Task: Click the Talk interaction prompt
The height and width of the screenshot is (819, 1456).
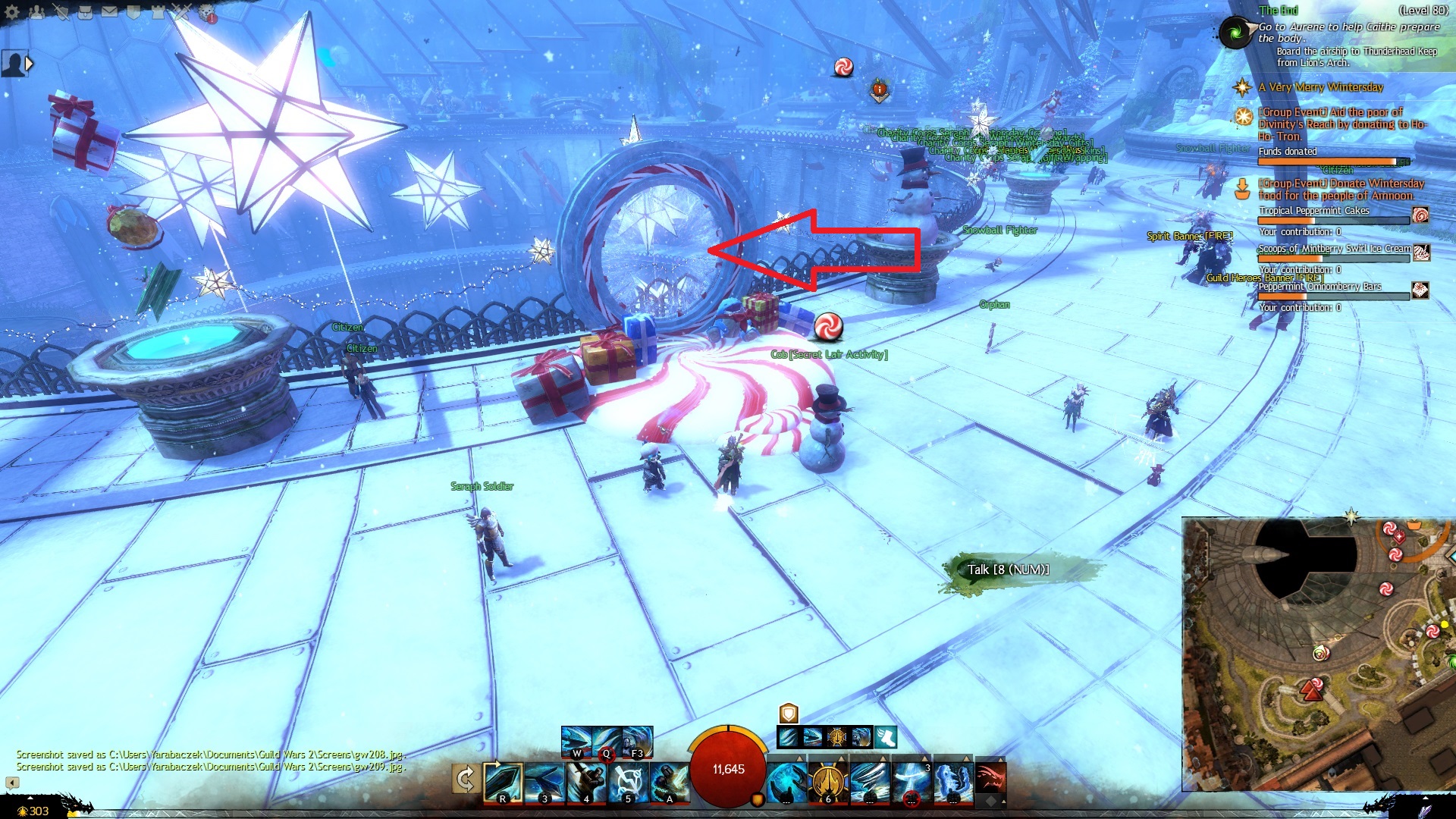Action: point(1008,570)
